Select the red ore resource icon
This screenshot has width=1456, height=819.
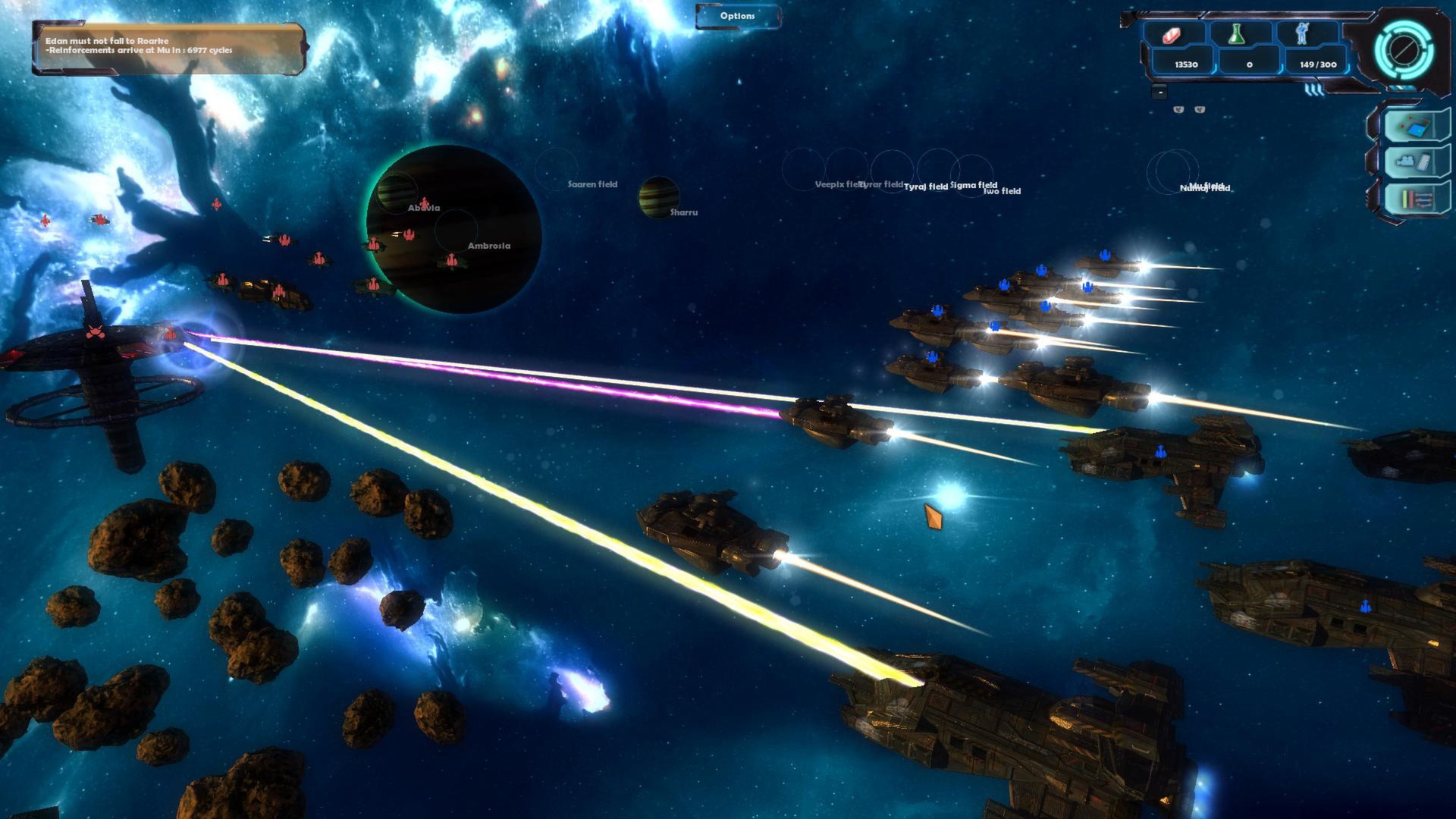[x=1171, y=35]
